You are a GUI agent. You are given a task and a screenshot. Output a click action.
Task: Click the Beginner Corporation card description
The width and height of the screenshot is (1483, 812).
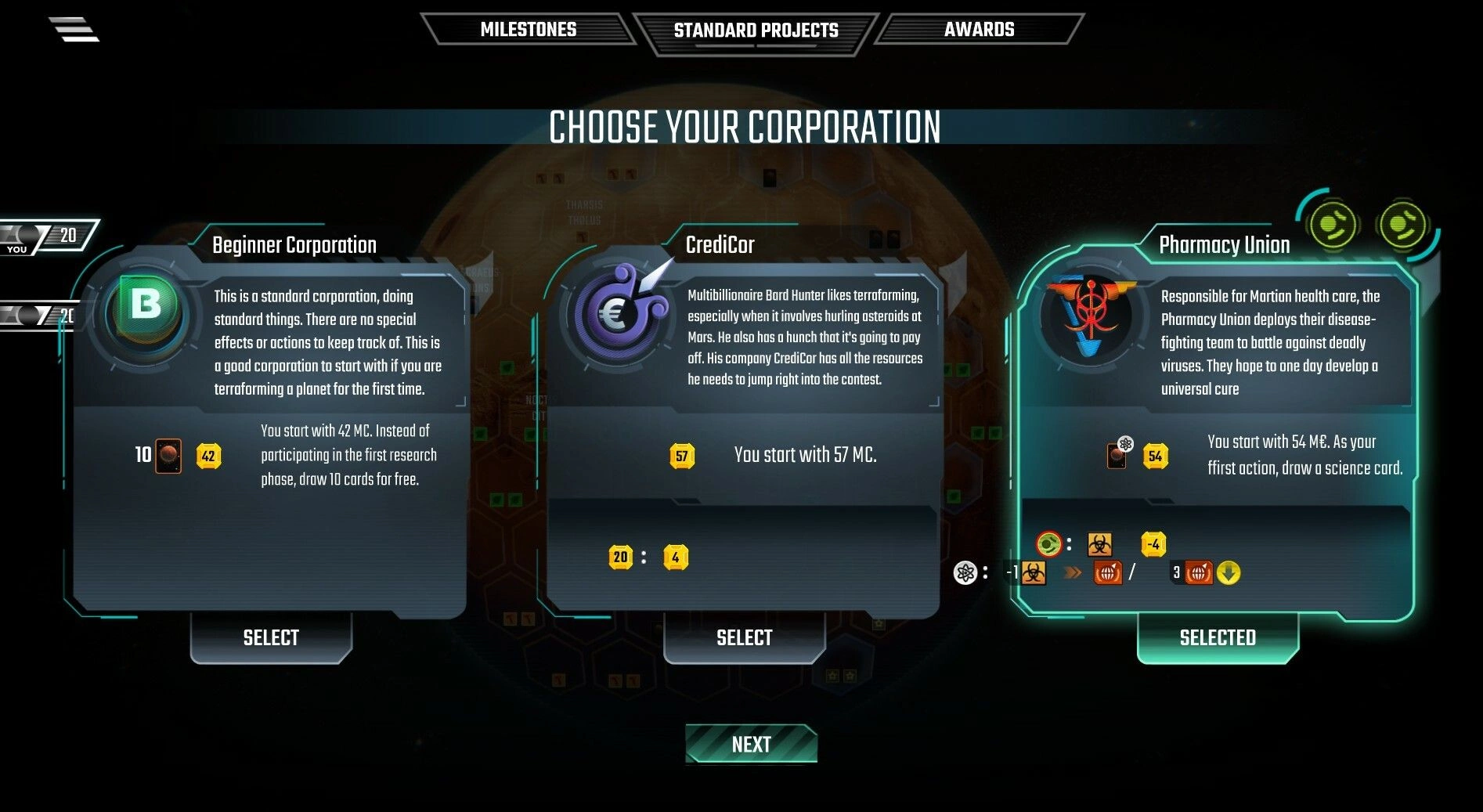(x=327, y=343)
